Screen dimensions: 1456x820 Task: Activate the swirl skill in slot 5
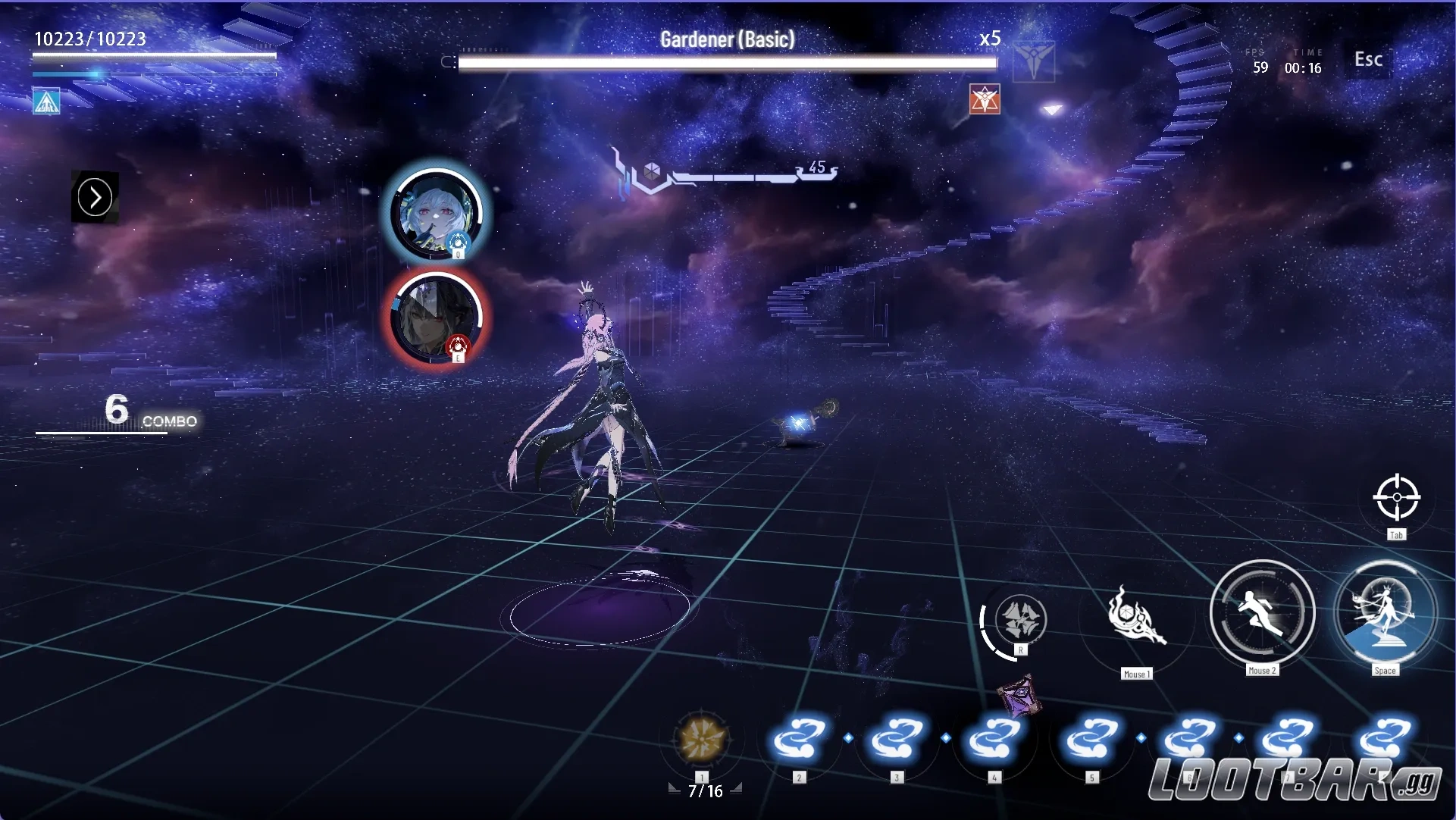tap(1091, 739)
